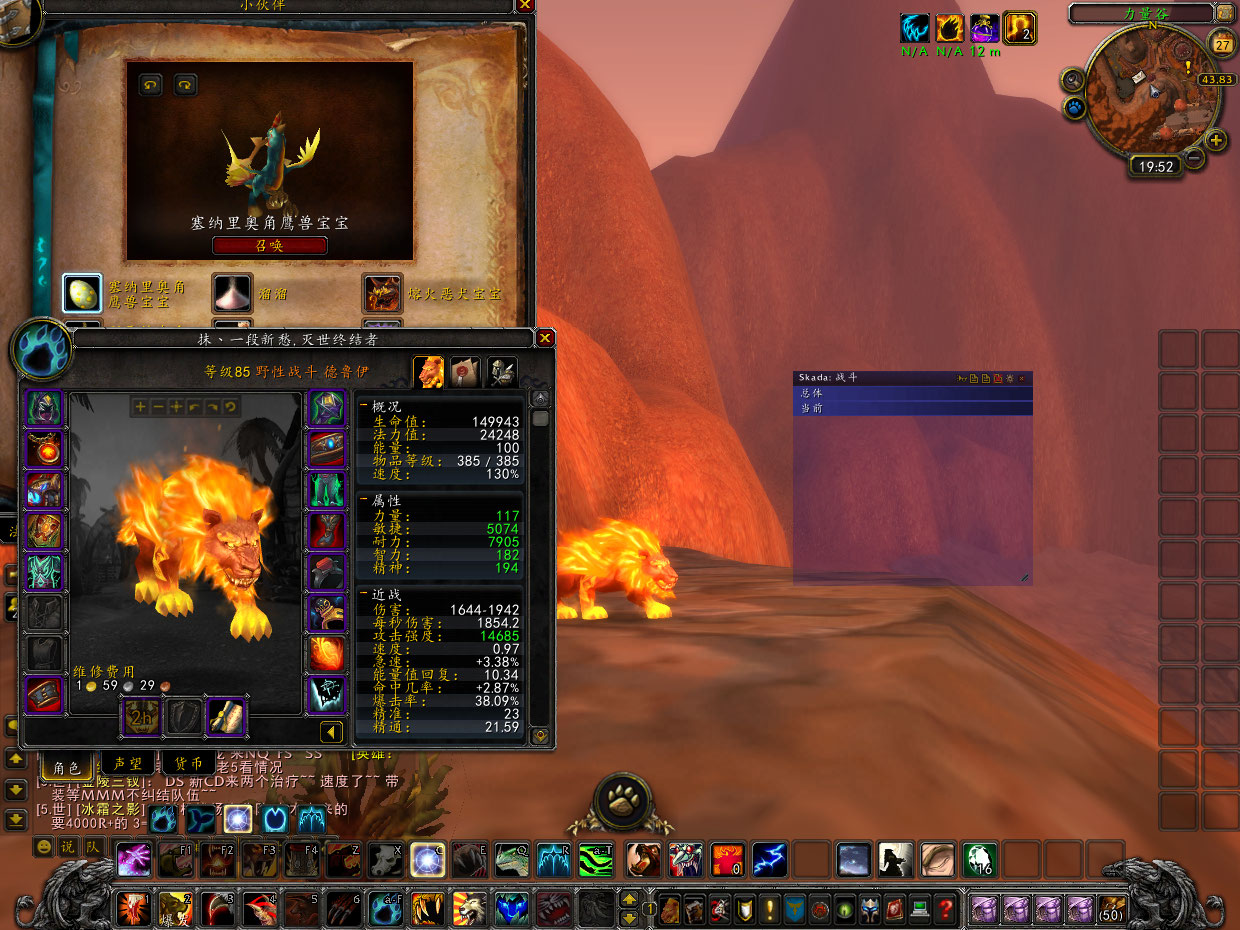
Task: Open the clock showing 19:52
Action: click(1156, 167)
